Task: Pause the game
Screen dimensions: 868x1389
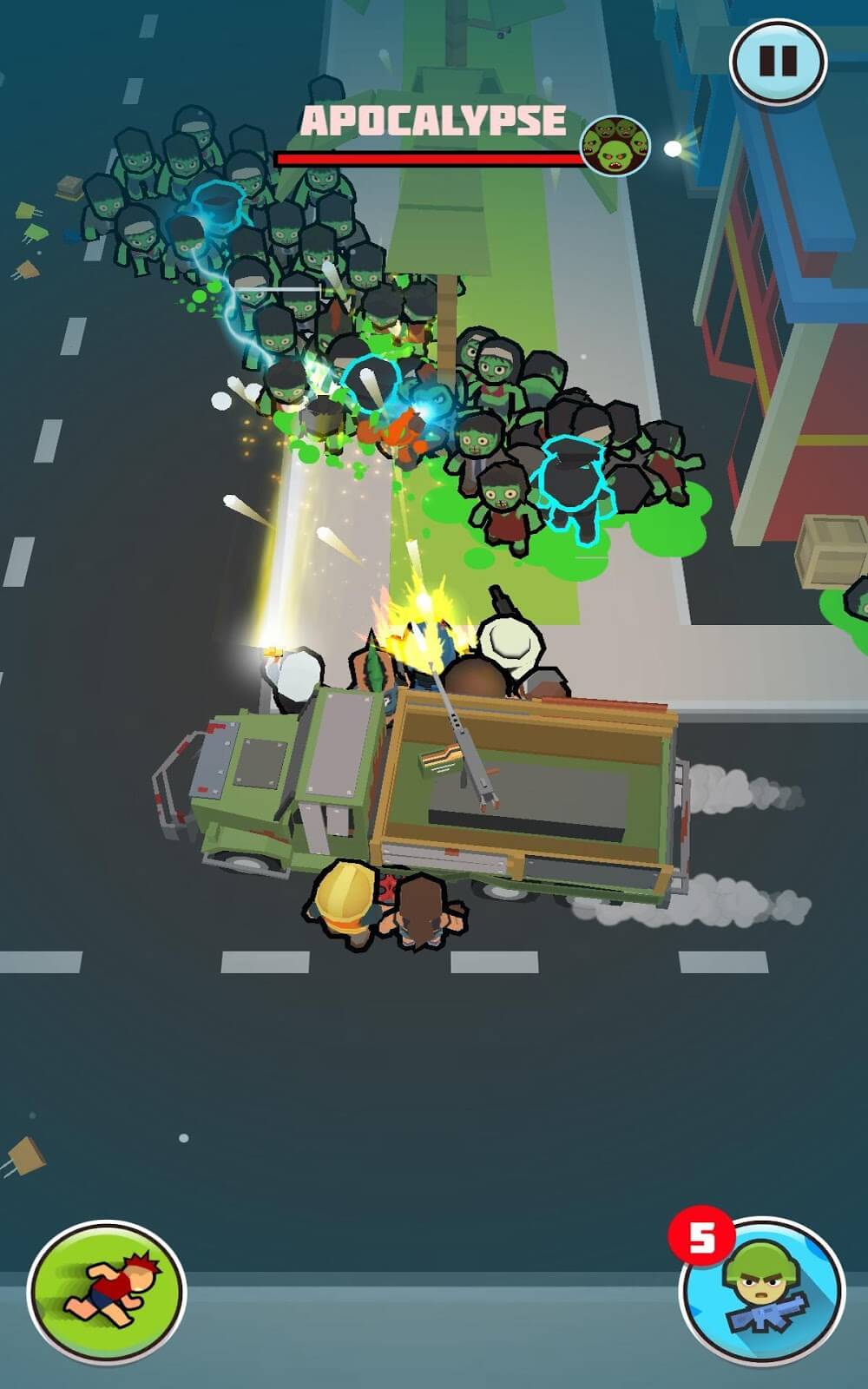Action: (778, 61)
